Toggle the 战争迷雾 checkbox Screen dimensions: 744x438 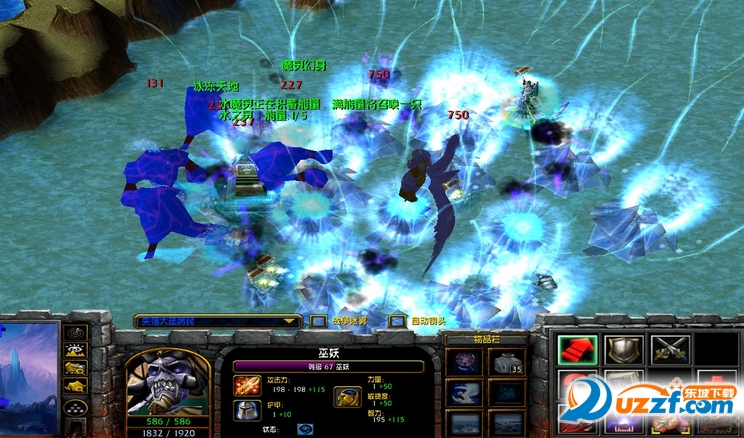(x=318, y=321)
